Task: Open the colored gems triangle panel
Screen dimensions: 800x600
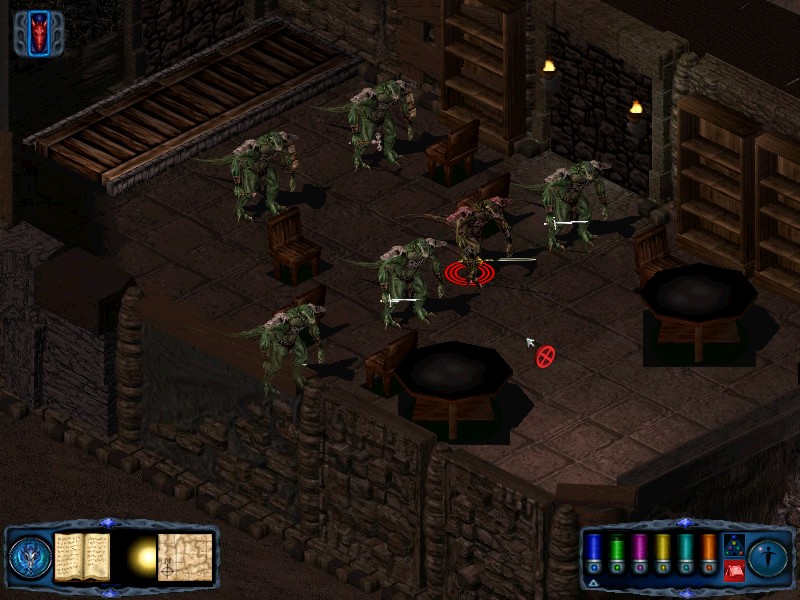Action: click(x=733, y=544)
